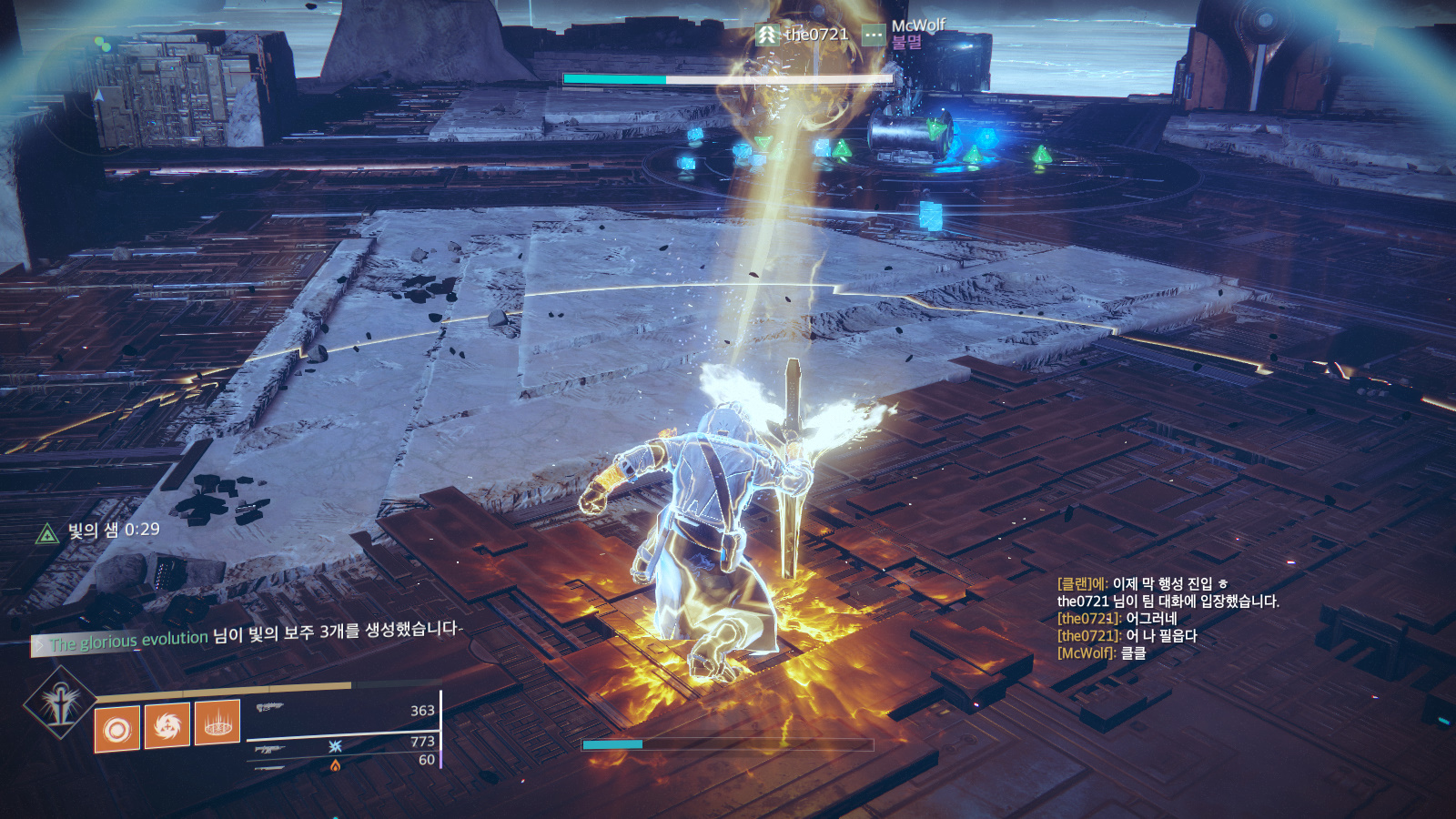The width and height of the screenshot is (1456, 819).
Task: Select the the0721 fireteam nameplate
Action: 803,35
